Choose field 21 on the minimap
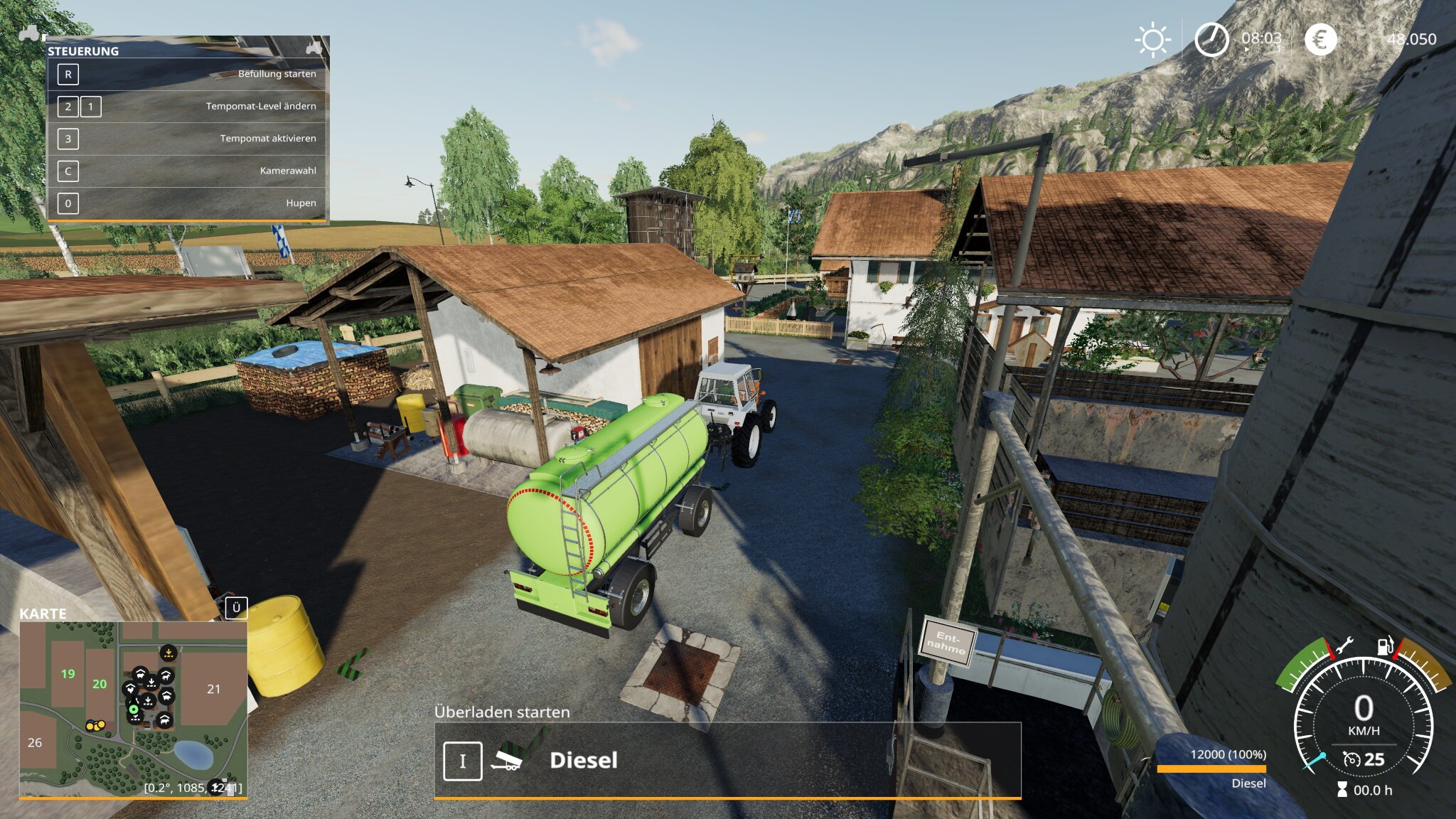Screen dimensions: 1456x819 pos(213,689)
